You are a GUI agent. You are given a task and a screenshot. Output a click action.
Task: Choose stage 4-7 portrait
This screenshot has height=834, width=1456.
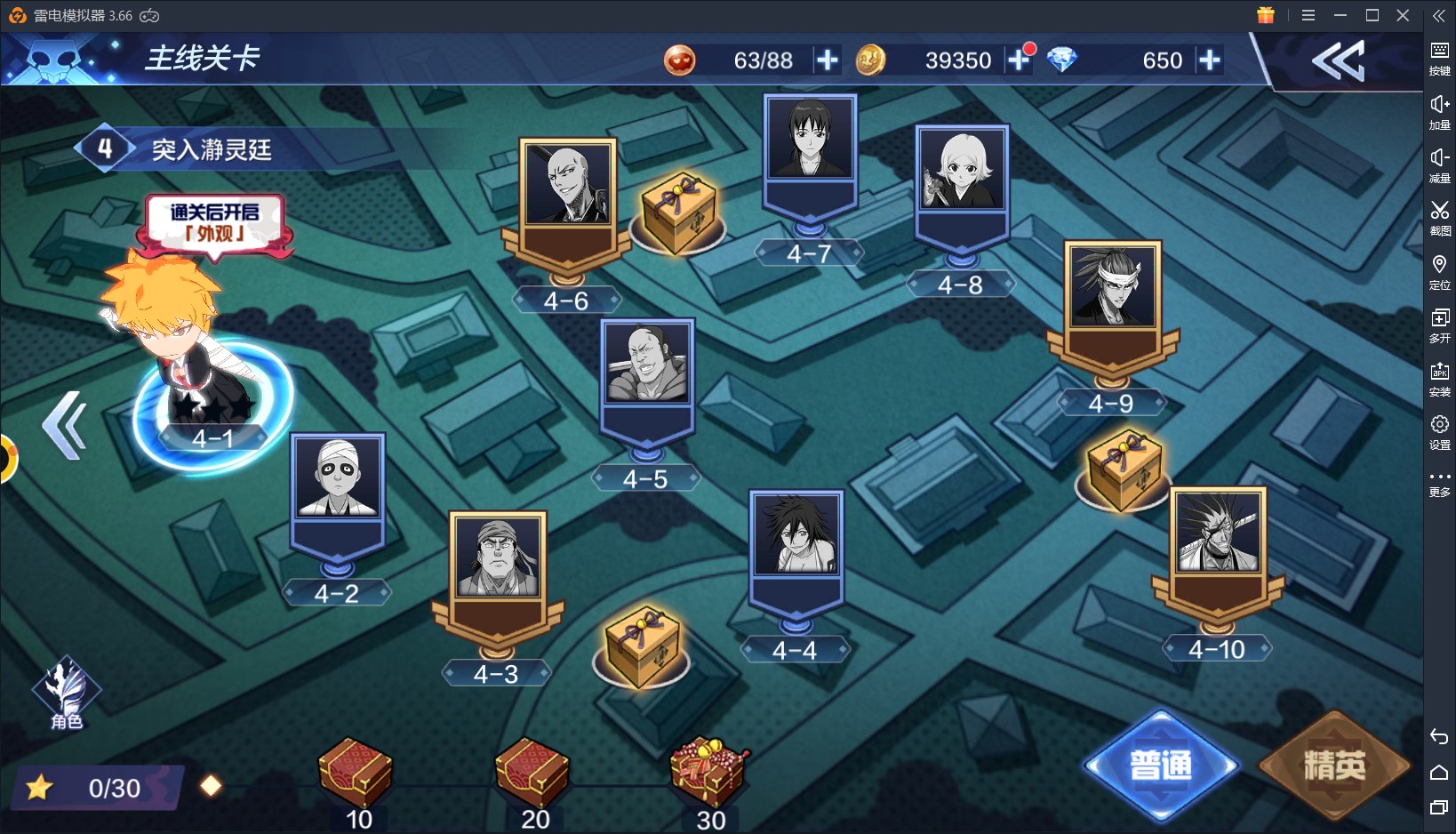(x=810, y=140)
